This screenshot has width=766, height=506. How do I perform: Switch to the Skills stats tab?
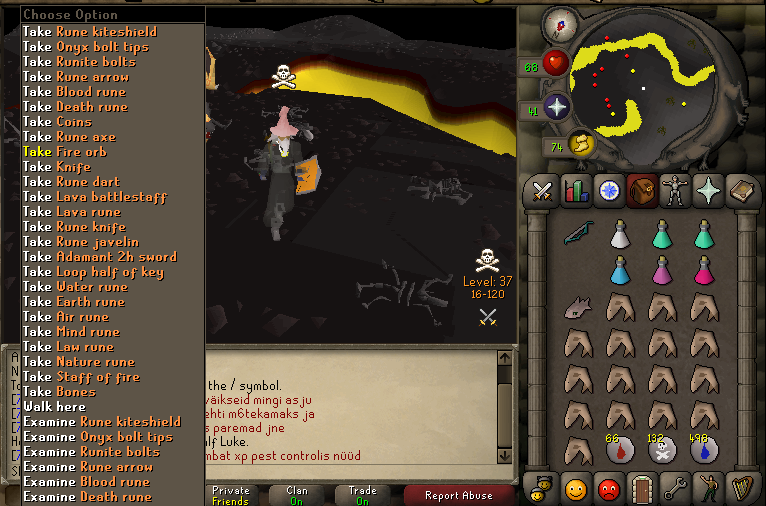(x=575, y=190)
